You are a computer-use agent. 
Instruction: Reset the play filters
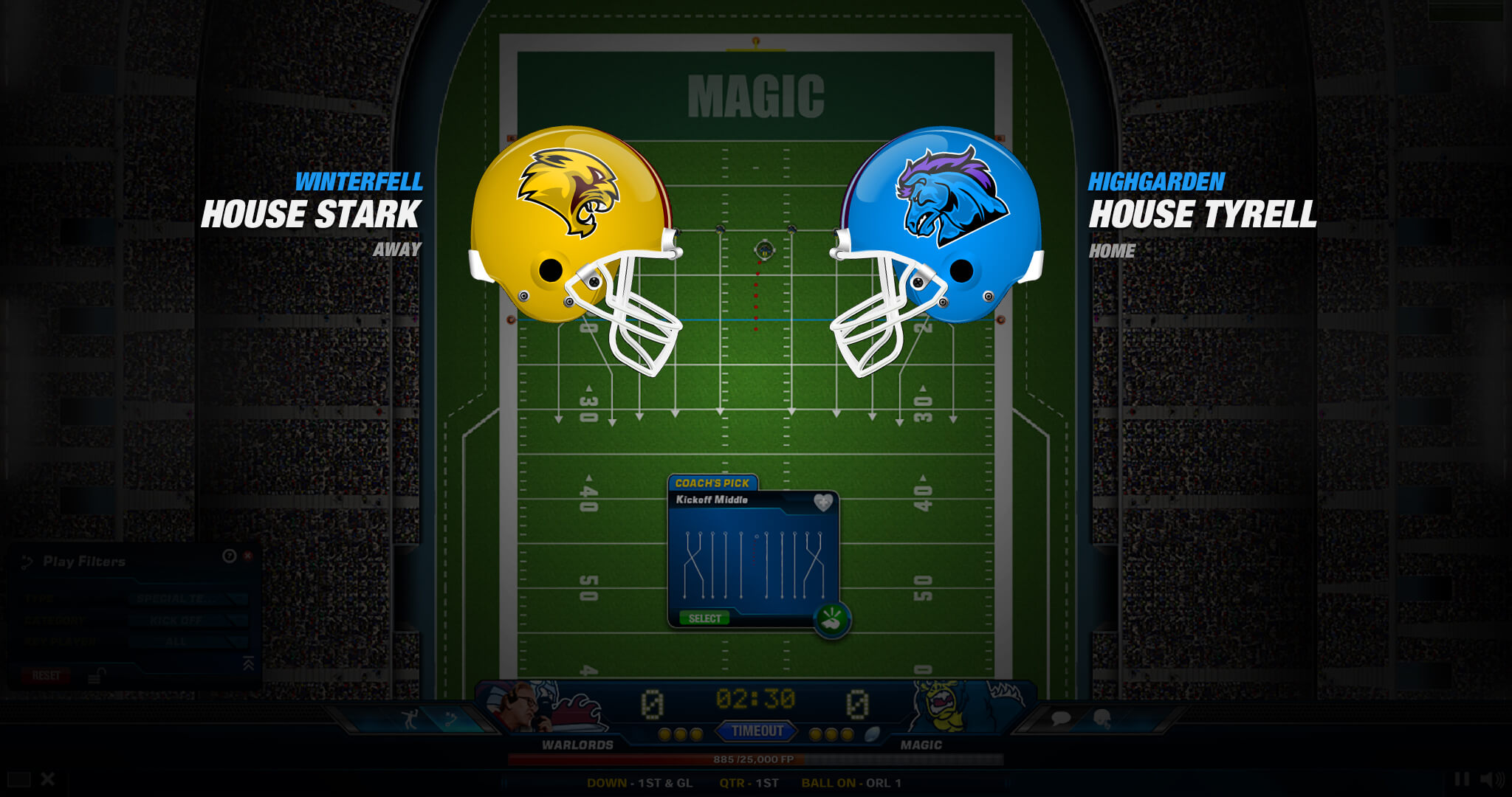pos(46,674)
